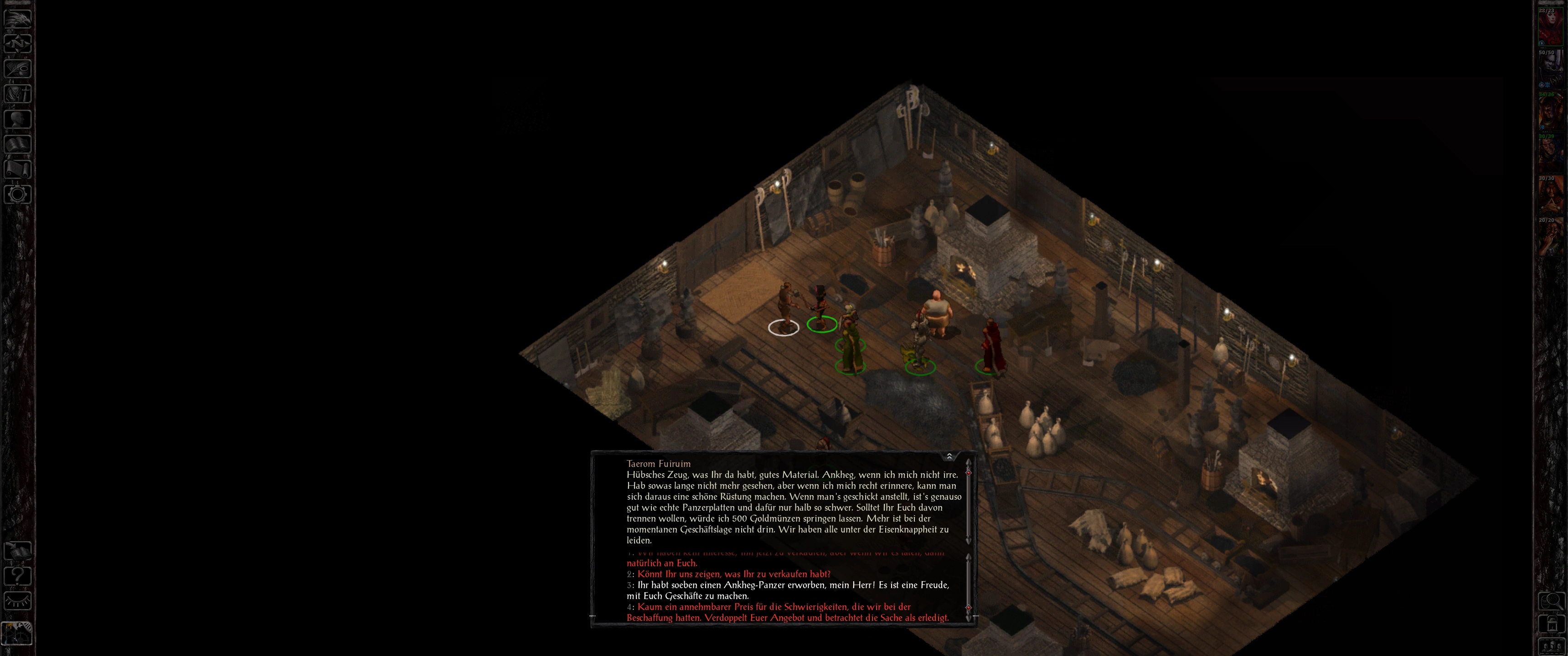The image size is (1568, 656).
Task: Open the mage spellbook icon
Action: click(17, 144)
